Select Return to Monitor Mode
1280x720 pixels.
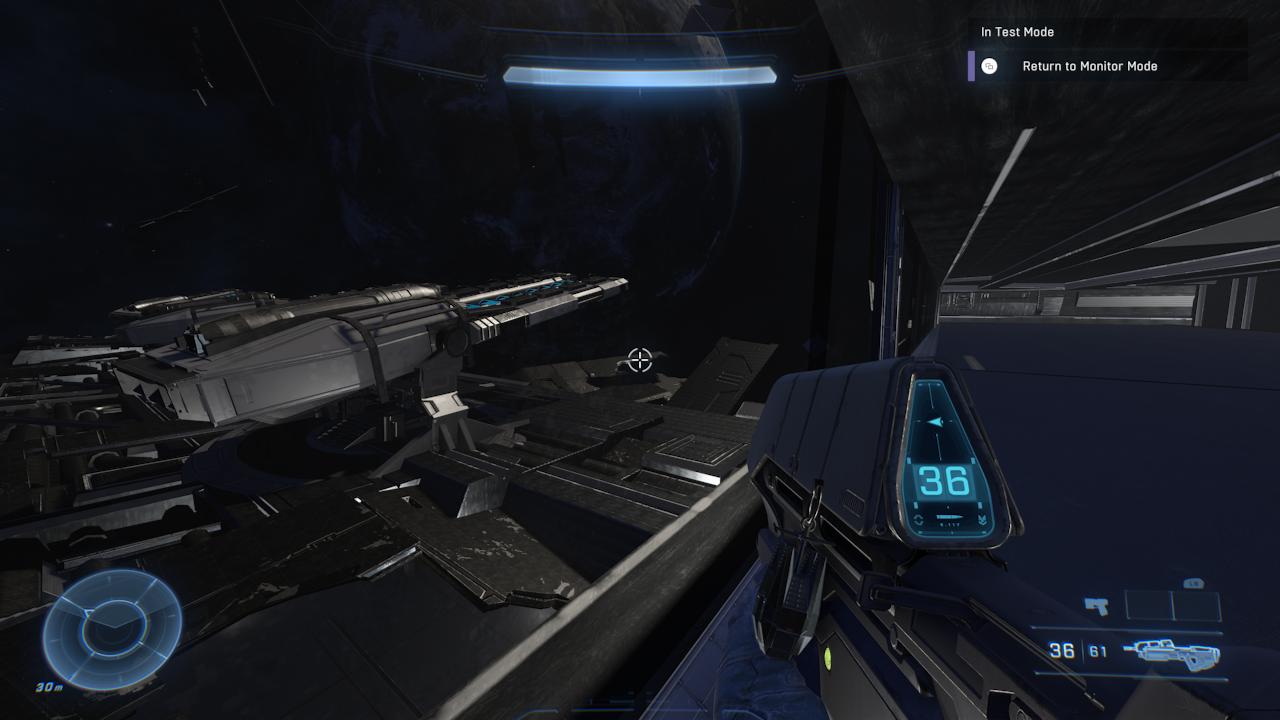(1088, 66)
